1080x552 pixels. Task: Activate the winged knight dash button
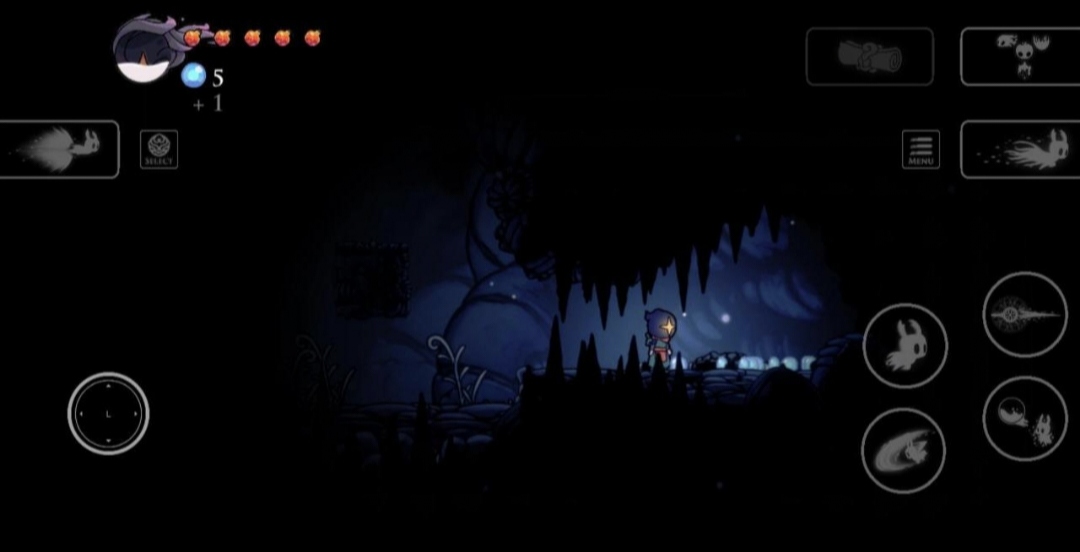tap(59, 150)
